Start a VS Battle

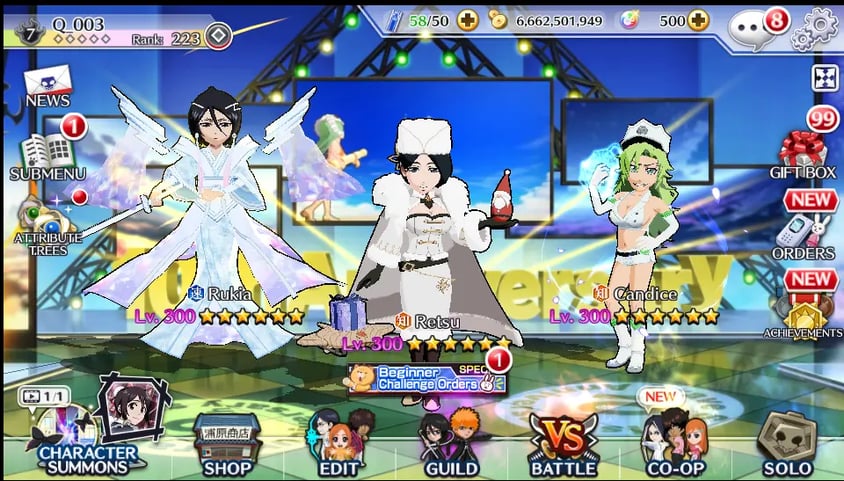coord(563,441)
